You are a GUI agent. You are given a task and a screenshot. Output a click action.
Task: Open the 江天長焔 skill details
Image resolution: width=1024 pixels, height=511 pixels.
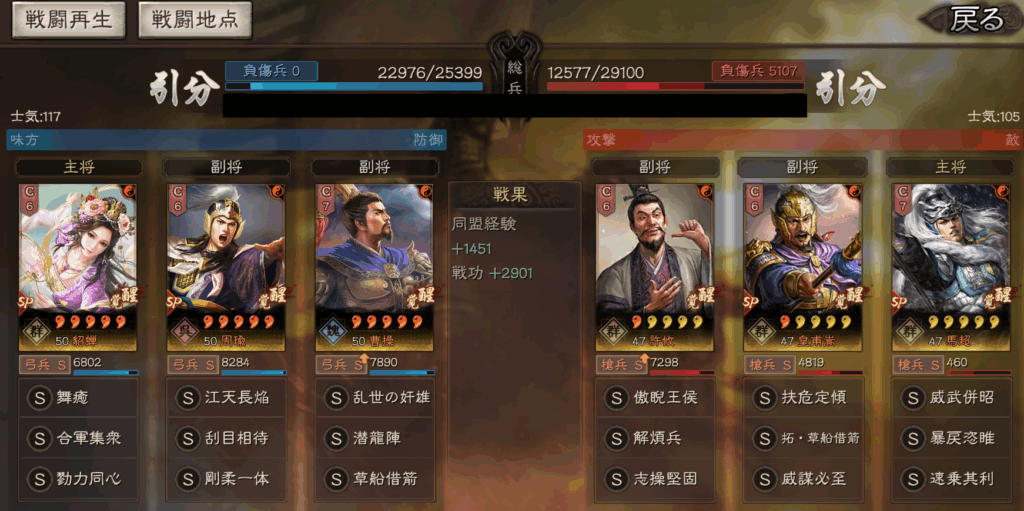coord(226,397)
